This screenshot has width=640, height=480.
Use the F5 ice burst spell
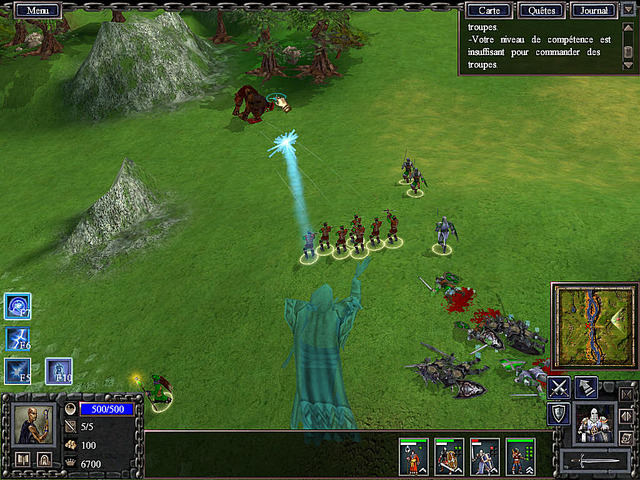tap(17, 370)
